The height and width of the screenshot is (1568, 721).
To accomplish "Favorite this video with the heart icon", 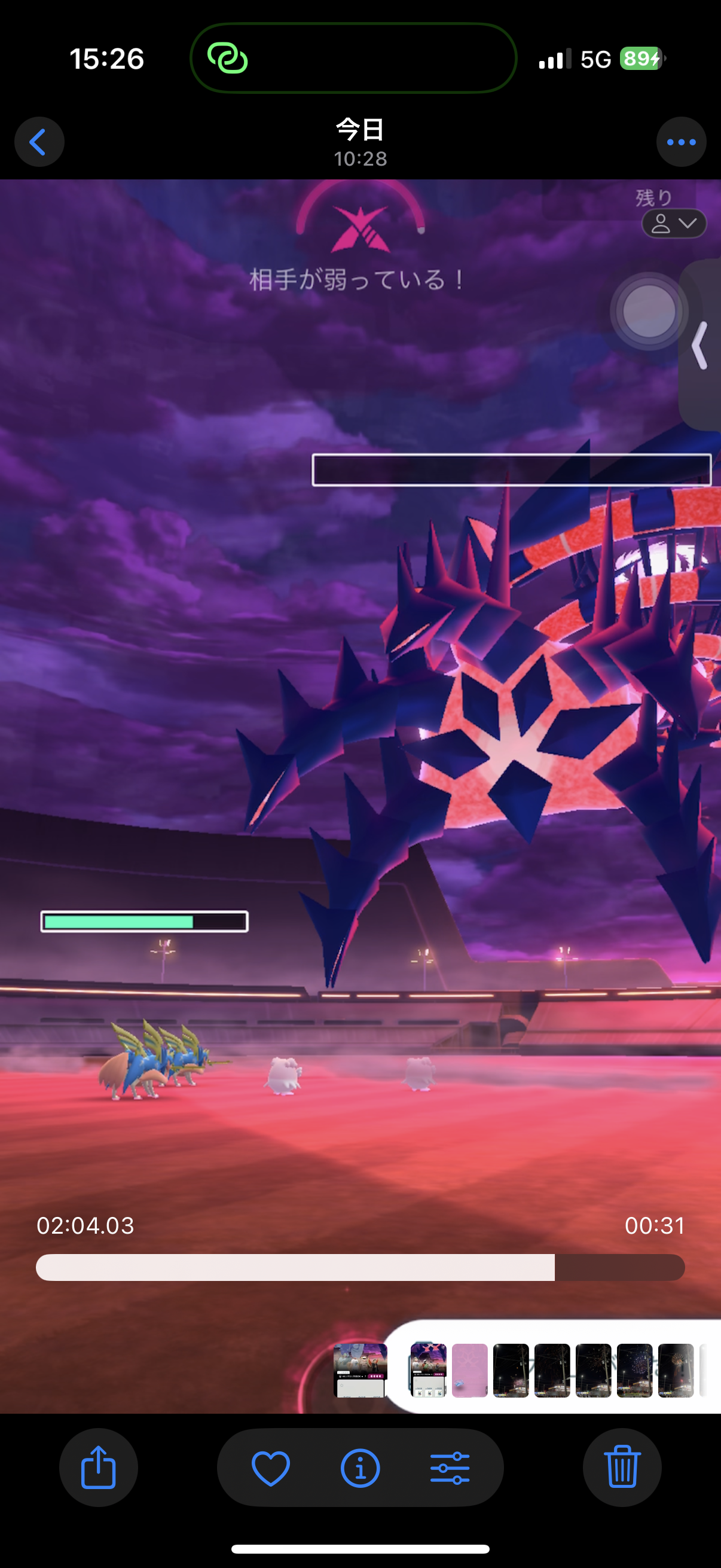I will (x=271, y=1468).
